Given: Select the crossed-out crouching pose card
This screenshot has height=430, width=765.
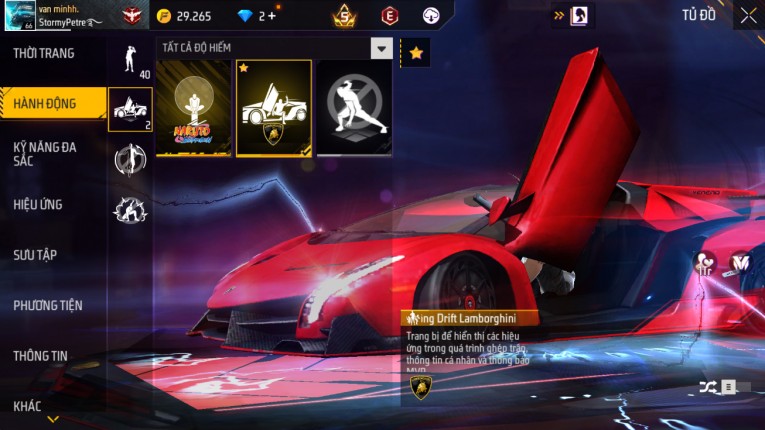Looking at the screenshot, I should click(354, 108).
